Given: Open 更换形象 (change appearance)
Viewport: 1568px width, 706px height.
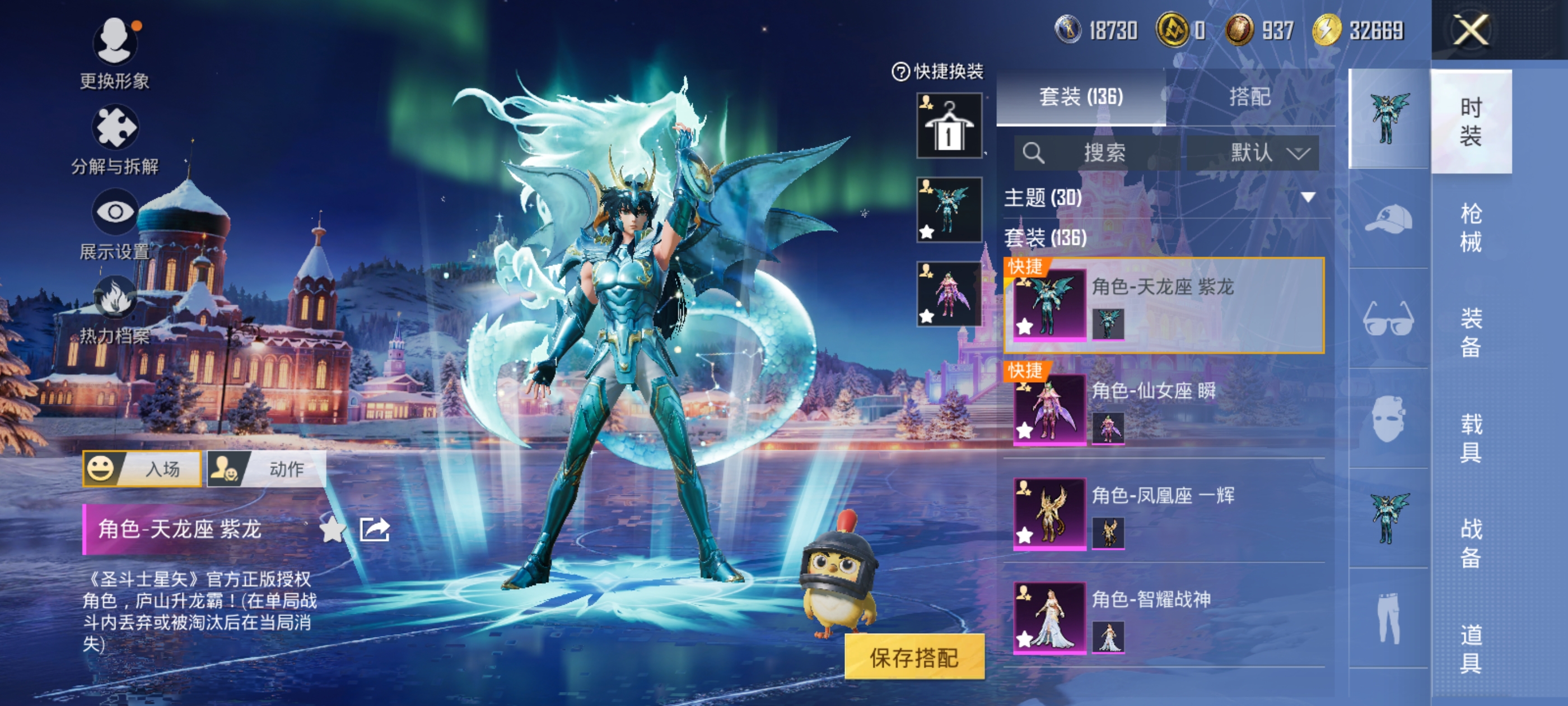Looking at the screenshot, I should [114, 43].
